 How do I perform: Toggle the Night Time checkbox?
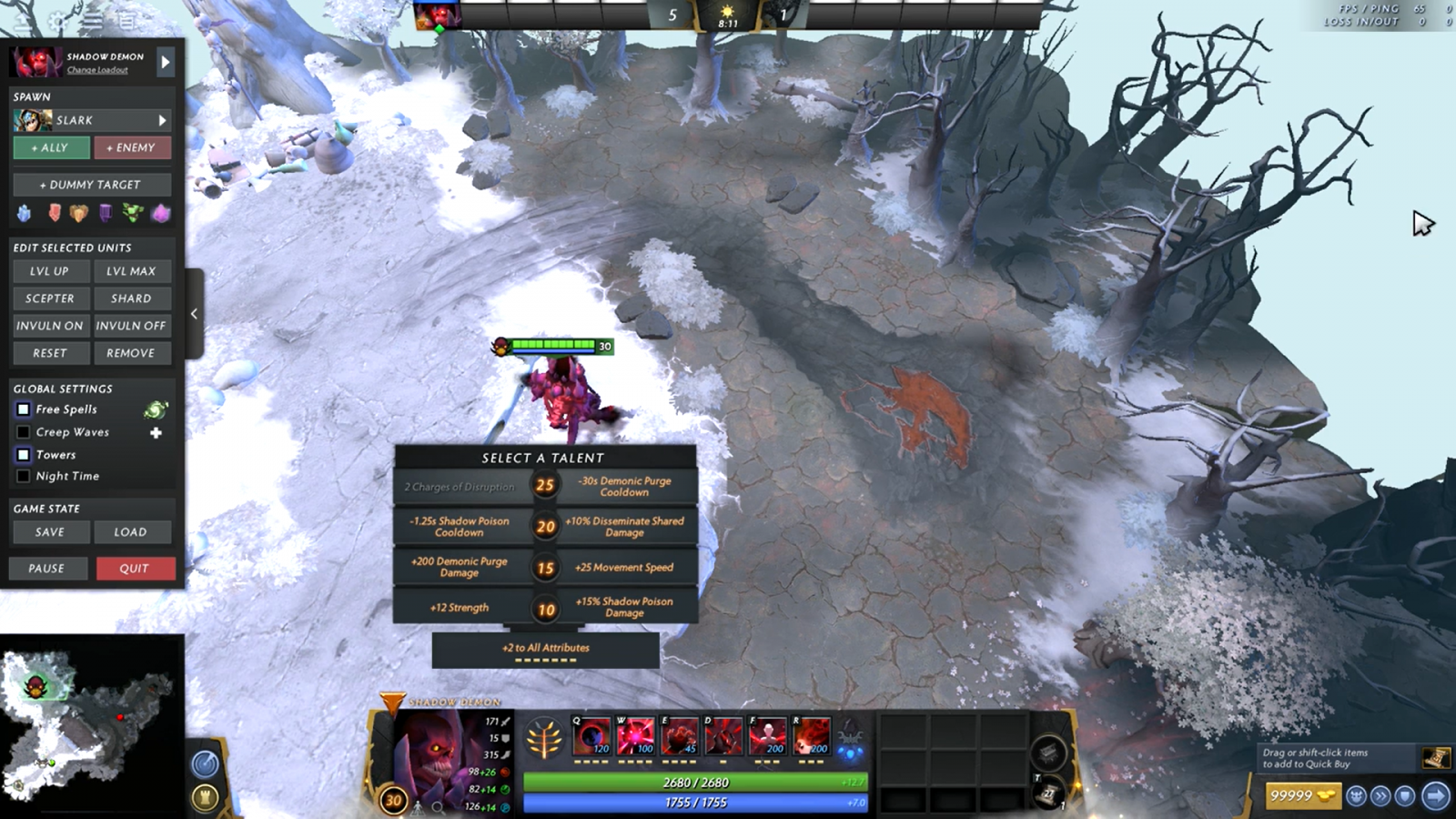(x=24, y=476)
